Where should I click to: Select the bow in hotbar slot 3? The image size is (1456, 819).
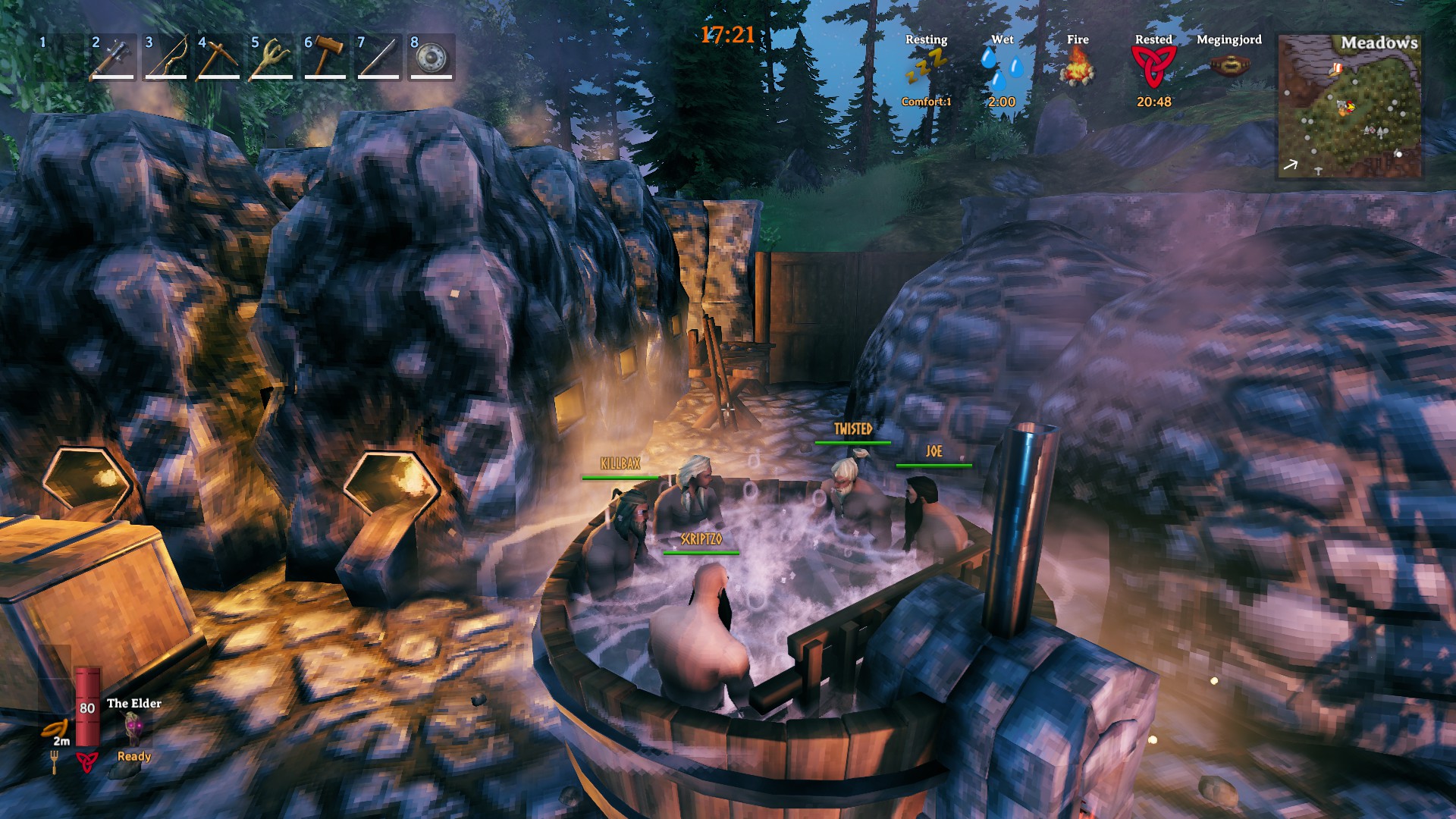click(x=167, y=62)
